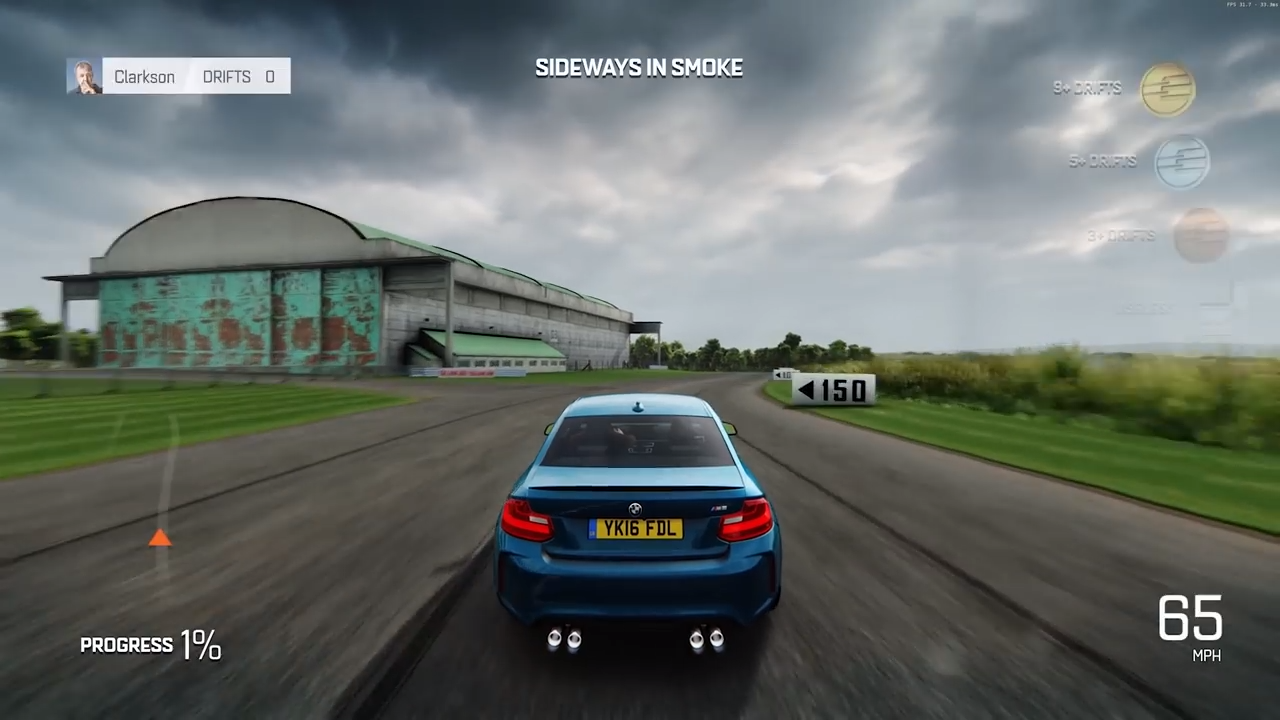Select the silver 5+ Drifts medal icon

point(1182,162)
